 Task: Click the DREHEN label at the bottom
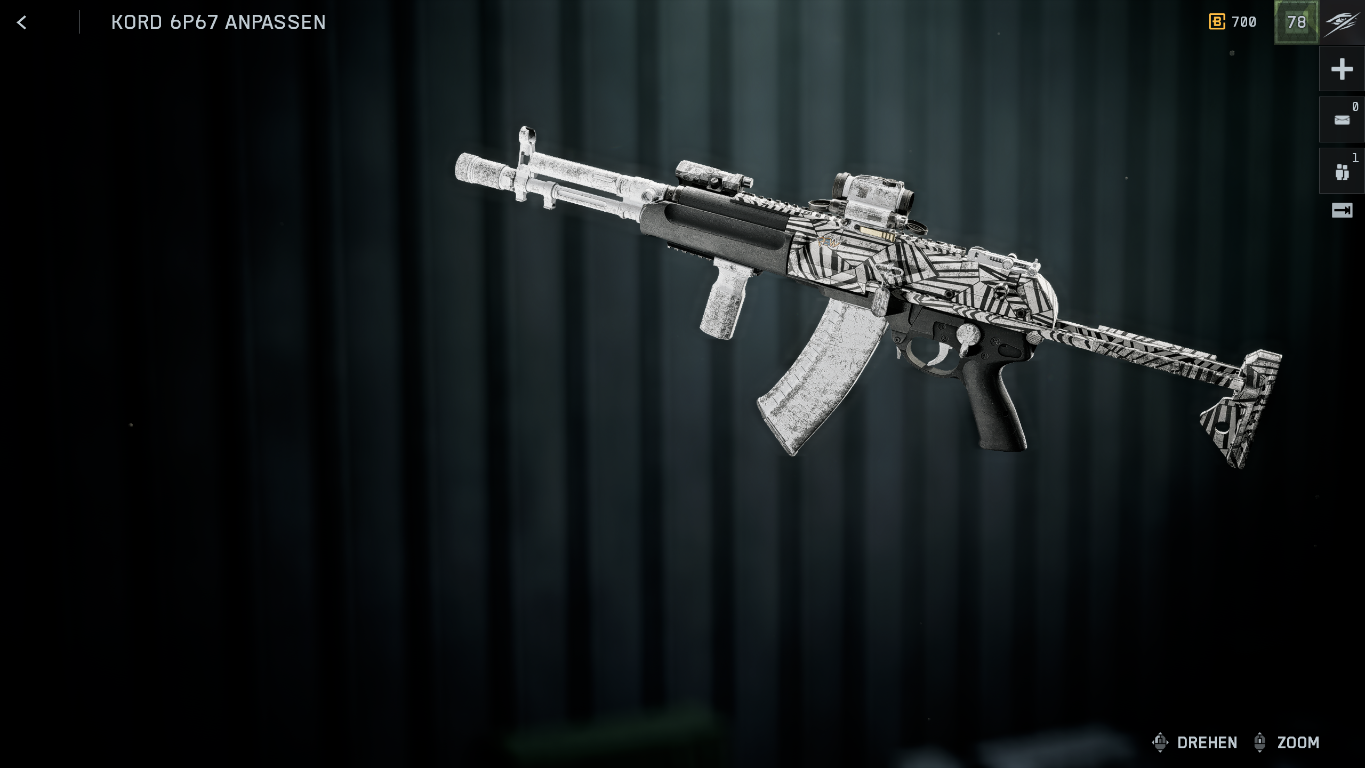1207,743
